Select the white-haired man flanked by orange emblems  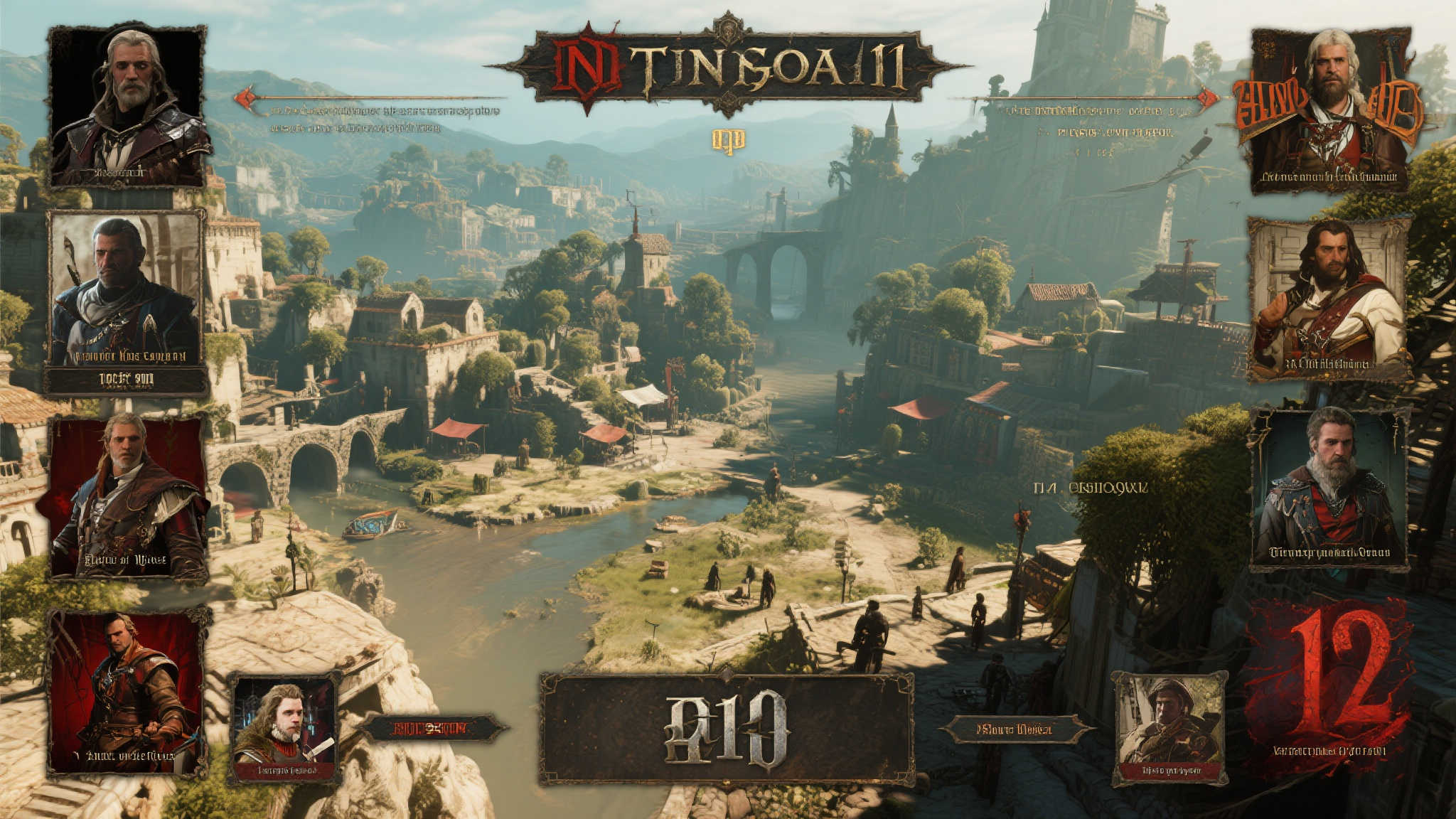point(1329,110)
